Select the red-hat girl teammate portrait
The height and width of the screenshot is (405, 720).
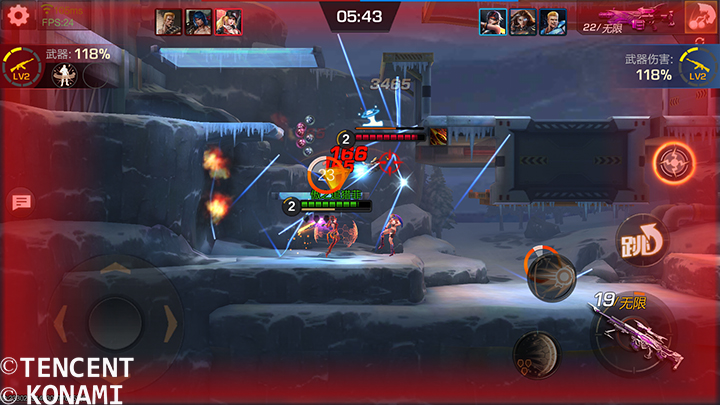click(228, 21)
